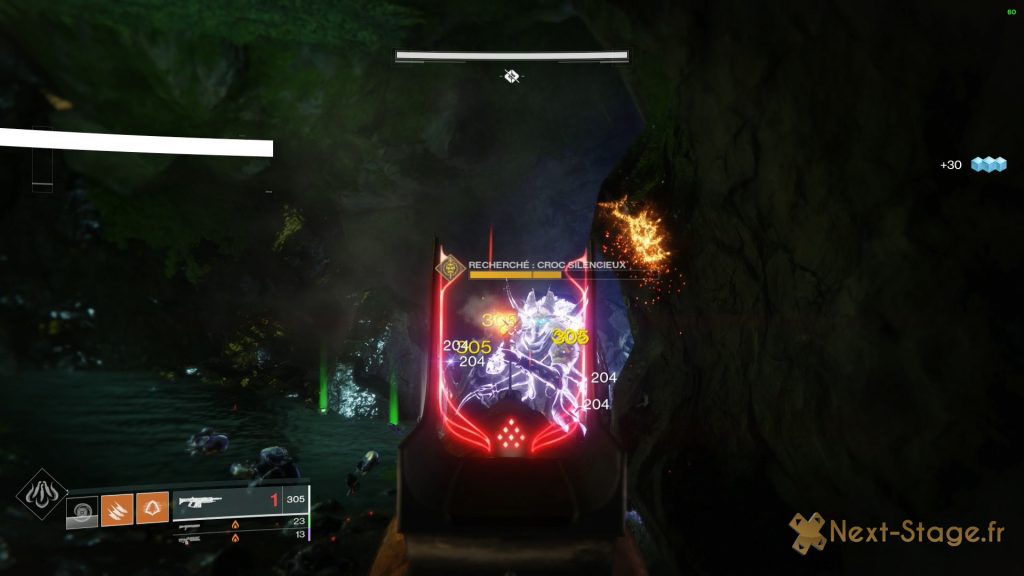Select the equipped rifle weapon slot
This screenshot has height=576, width=1024.
[x=240, y=503]
